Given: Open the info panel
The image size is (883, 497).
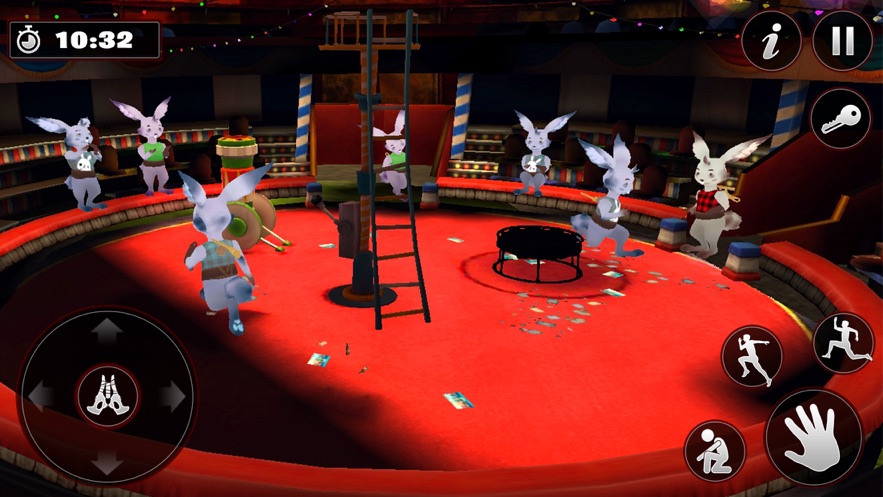Looking at the screenshot, I should coord(771,41).
